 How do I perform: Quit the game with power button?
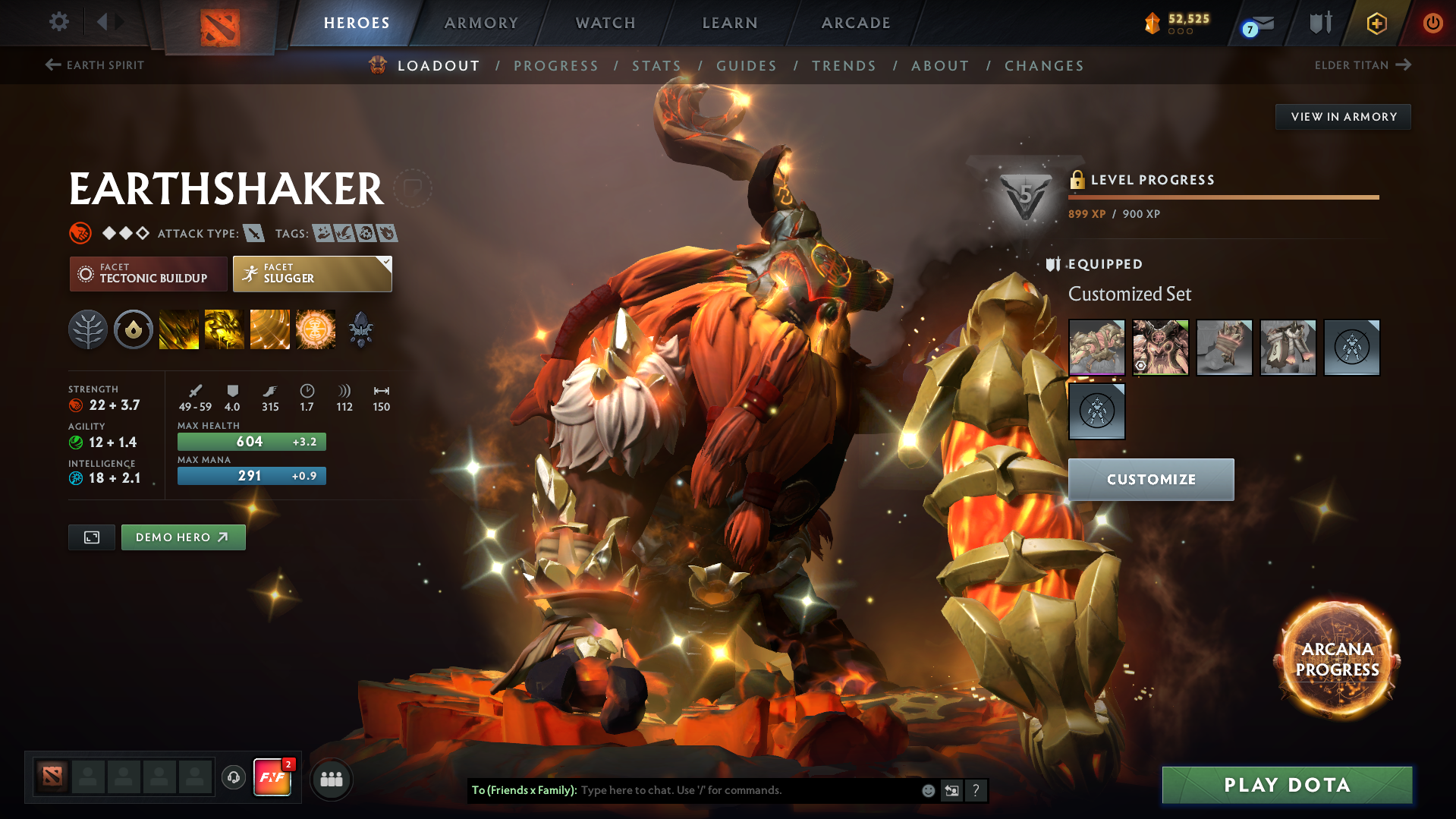point(1432,23)
